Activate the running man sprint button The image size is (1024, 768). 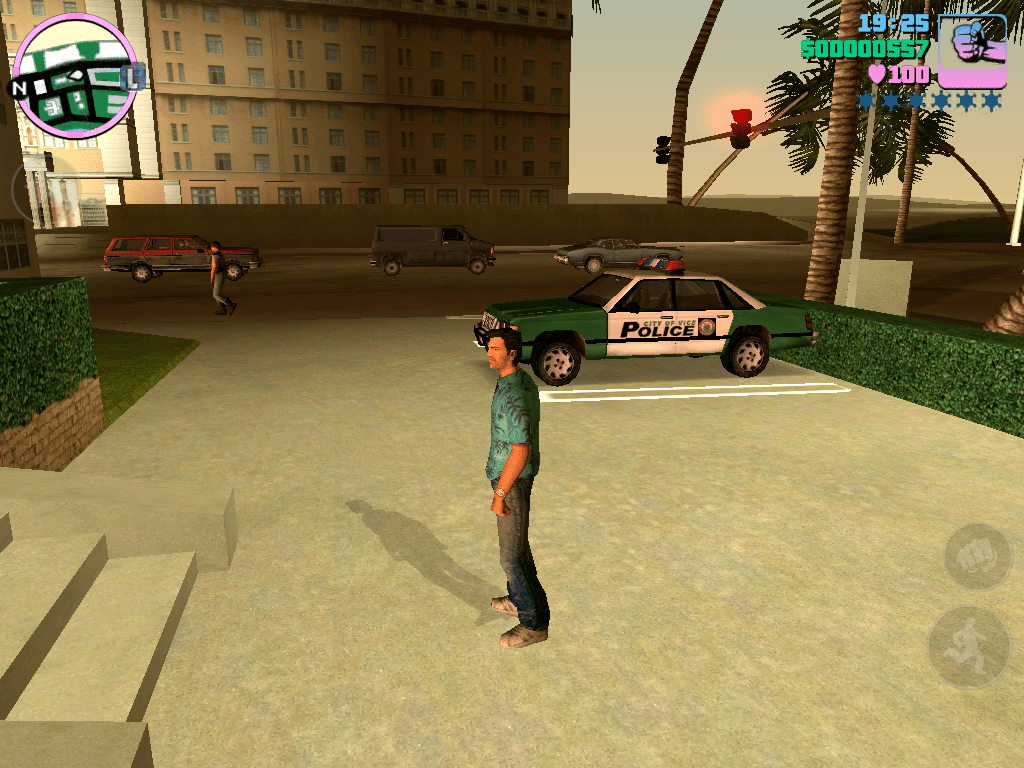pyautogui.click(x=968, y=646)
